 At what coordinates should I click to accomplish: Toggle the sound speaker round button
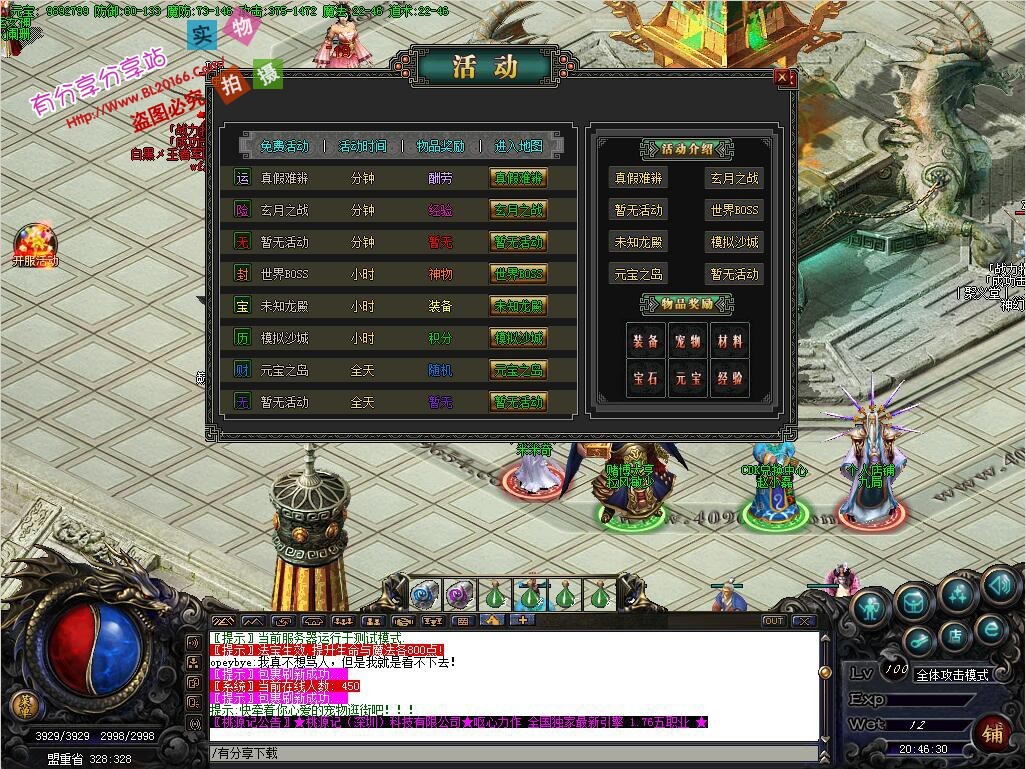pos(999,586)
